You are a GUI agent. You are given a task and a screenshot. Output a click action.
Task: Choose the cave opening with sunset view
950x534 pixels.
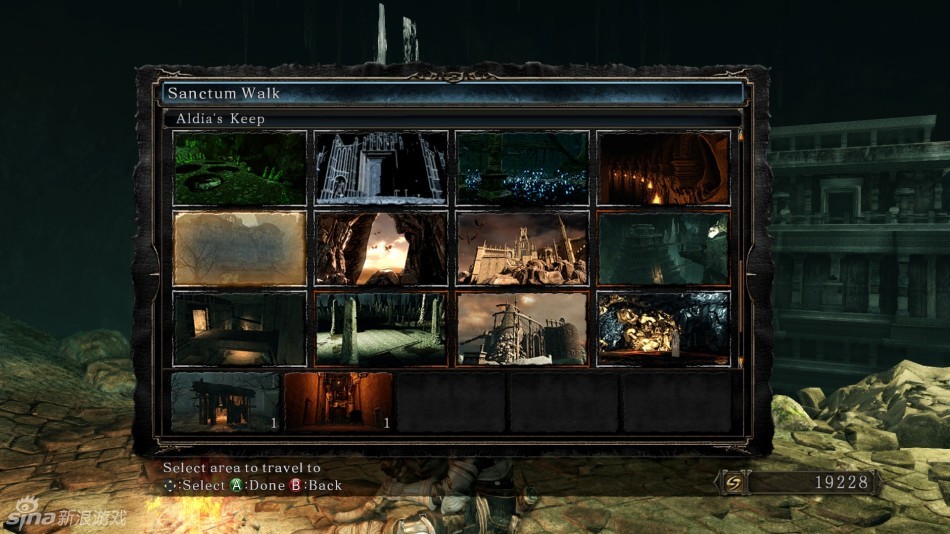[x=381, y=248]
